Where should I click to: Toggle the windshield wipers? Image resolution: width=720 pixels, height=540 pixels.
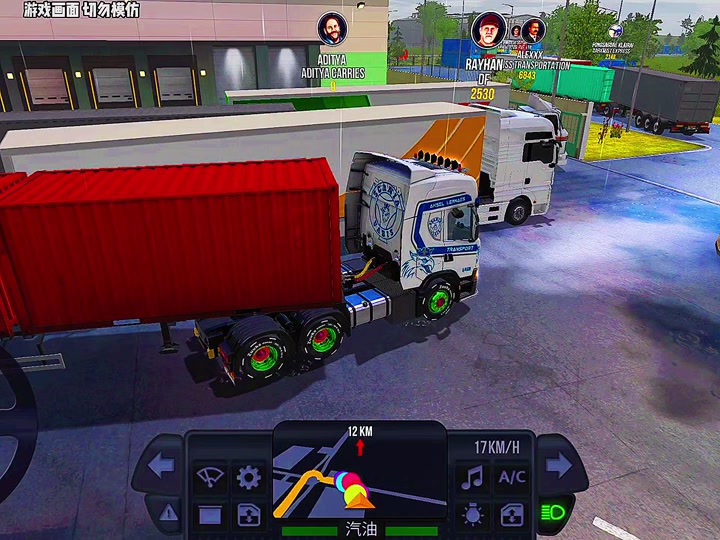click(x=210, y=478)
